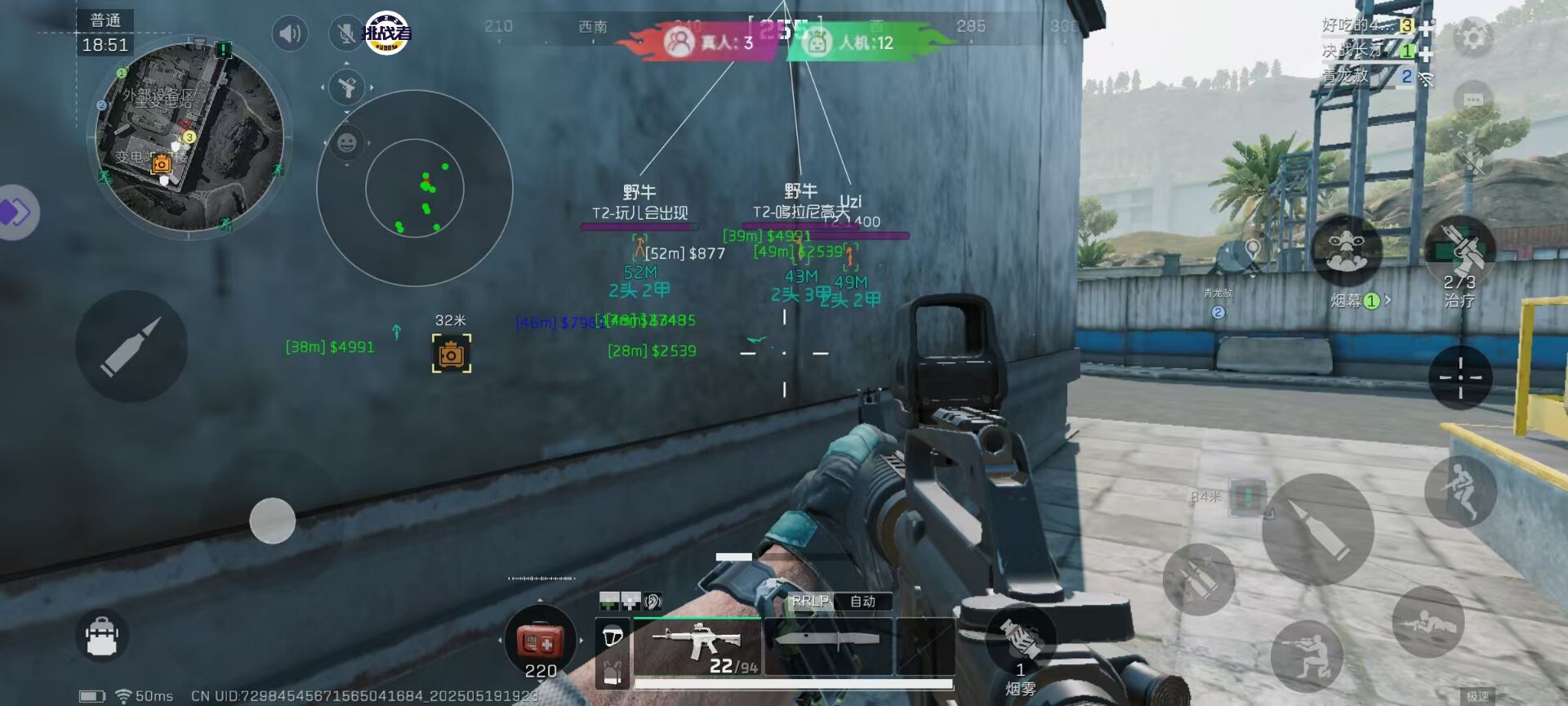
Task: Switch the 自动 fire mode selector
Action: (862, 601)
